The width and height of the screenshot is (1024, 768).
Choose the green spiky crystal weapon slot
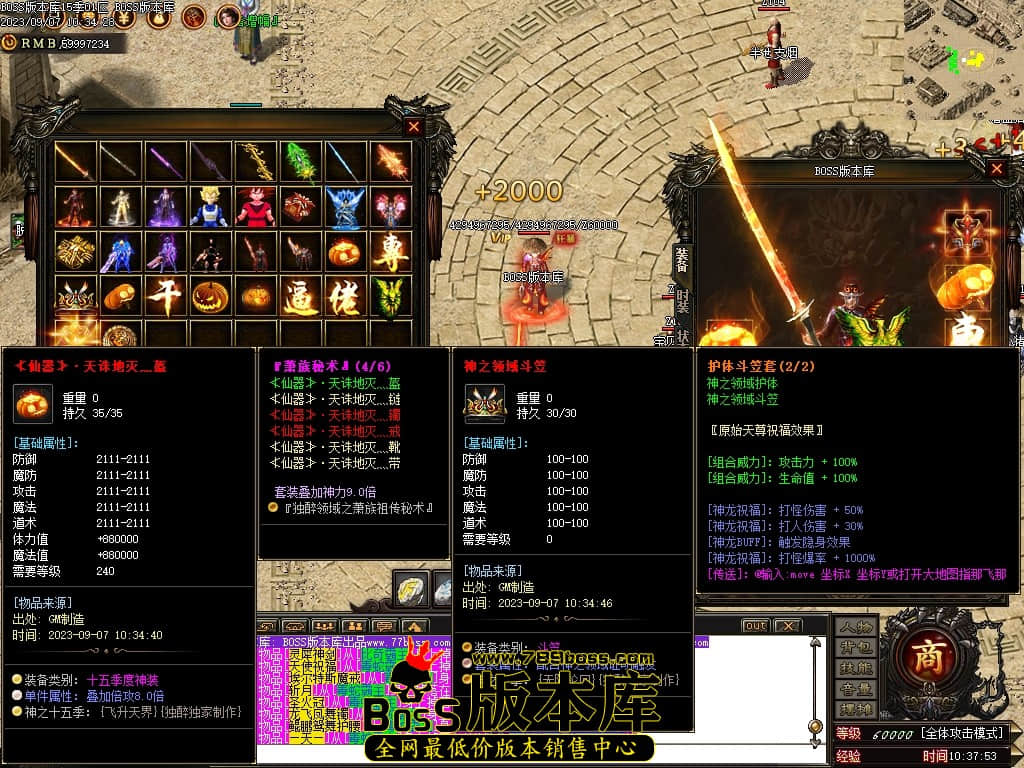pos(301,162)
